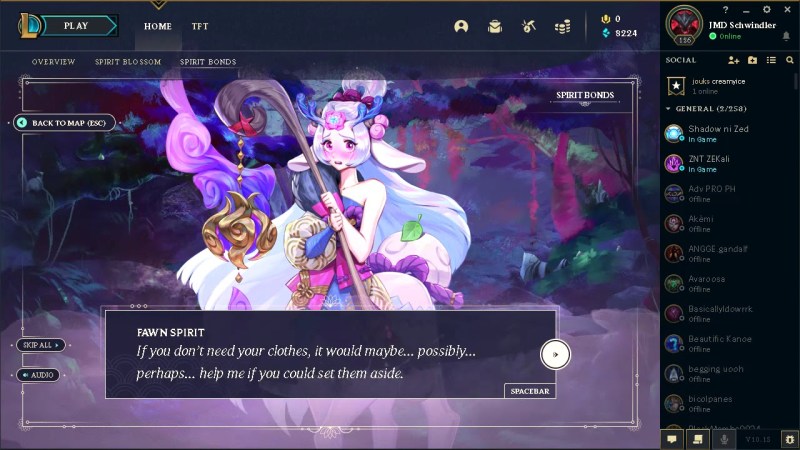Viewport: 800px width, 450px height.
Task: Click the Play button
Action: (x=75, y=26)
